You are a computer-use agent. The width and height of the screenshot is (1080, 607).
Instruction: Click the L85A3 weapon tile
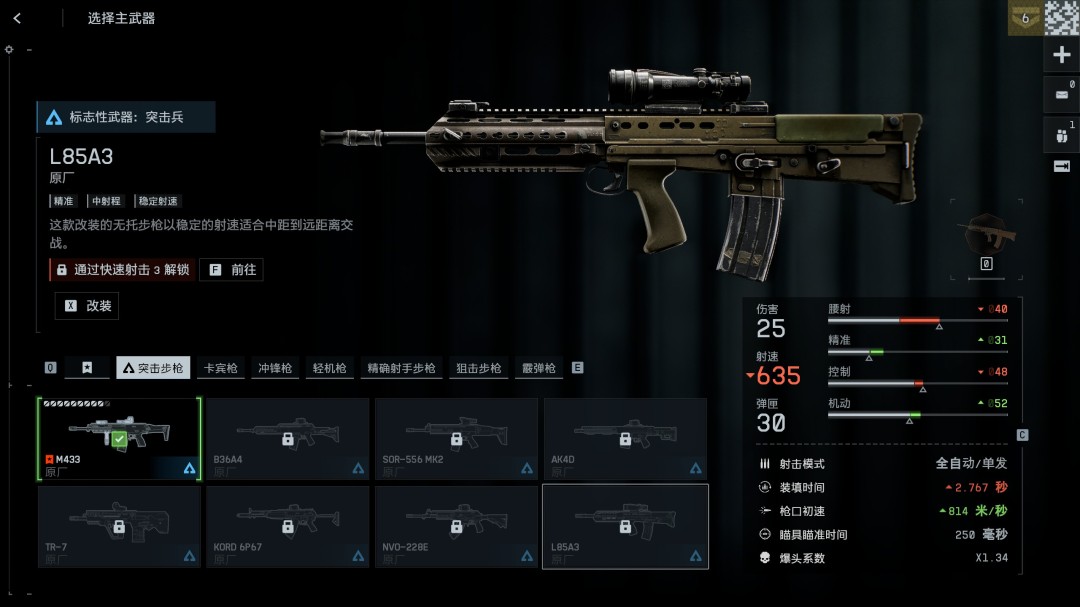click(x=625, y=526)
